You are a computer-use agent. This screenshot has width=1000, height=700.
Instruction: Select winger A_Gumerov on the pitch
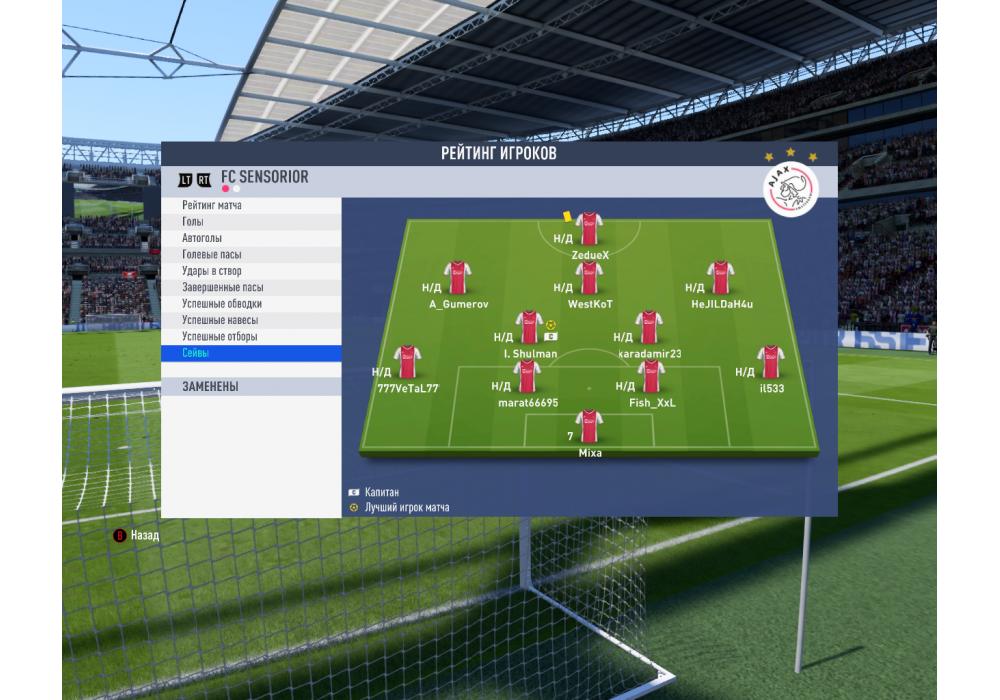coord(458,278)
